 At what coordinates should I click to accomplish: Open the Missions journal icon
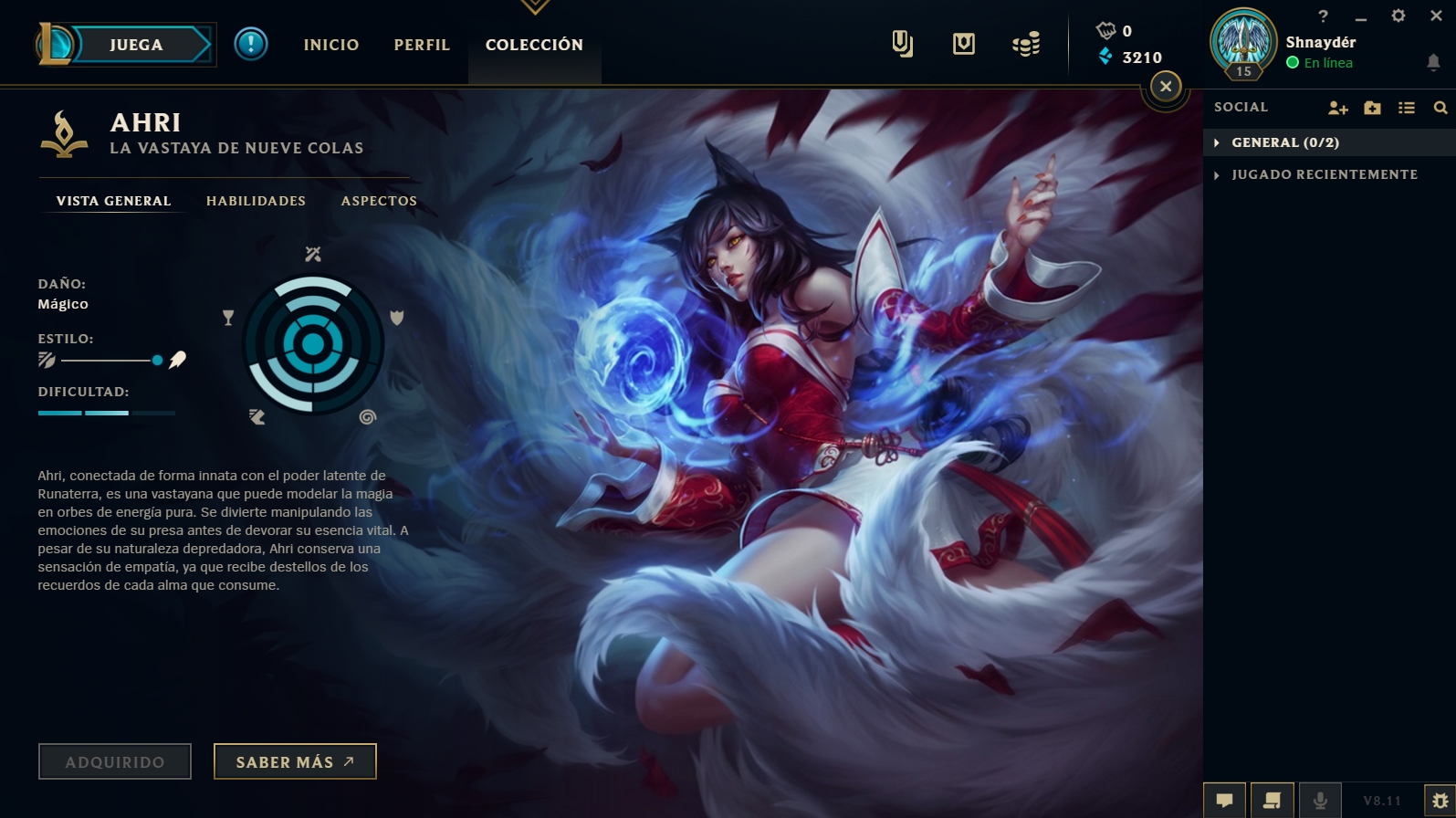click(x=904, y=43)
